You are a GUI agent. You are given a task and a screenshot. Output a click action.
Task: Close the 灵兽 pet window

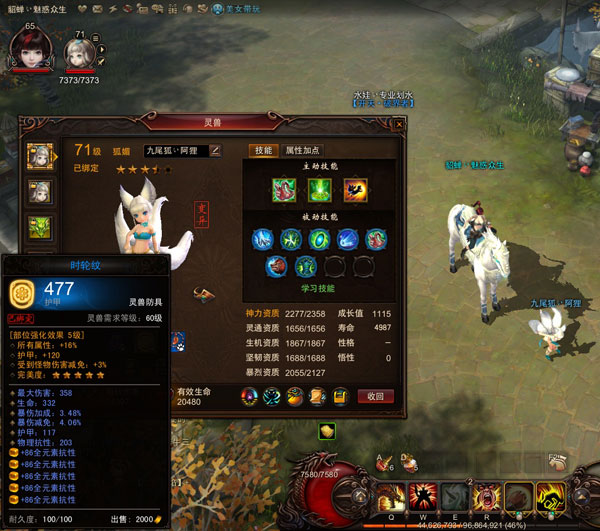[x=399, y=124]
